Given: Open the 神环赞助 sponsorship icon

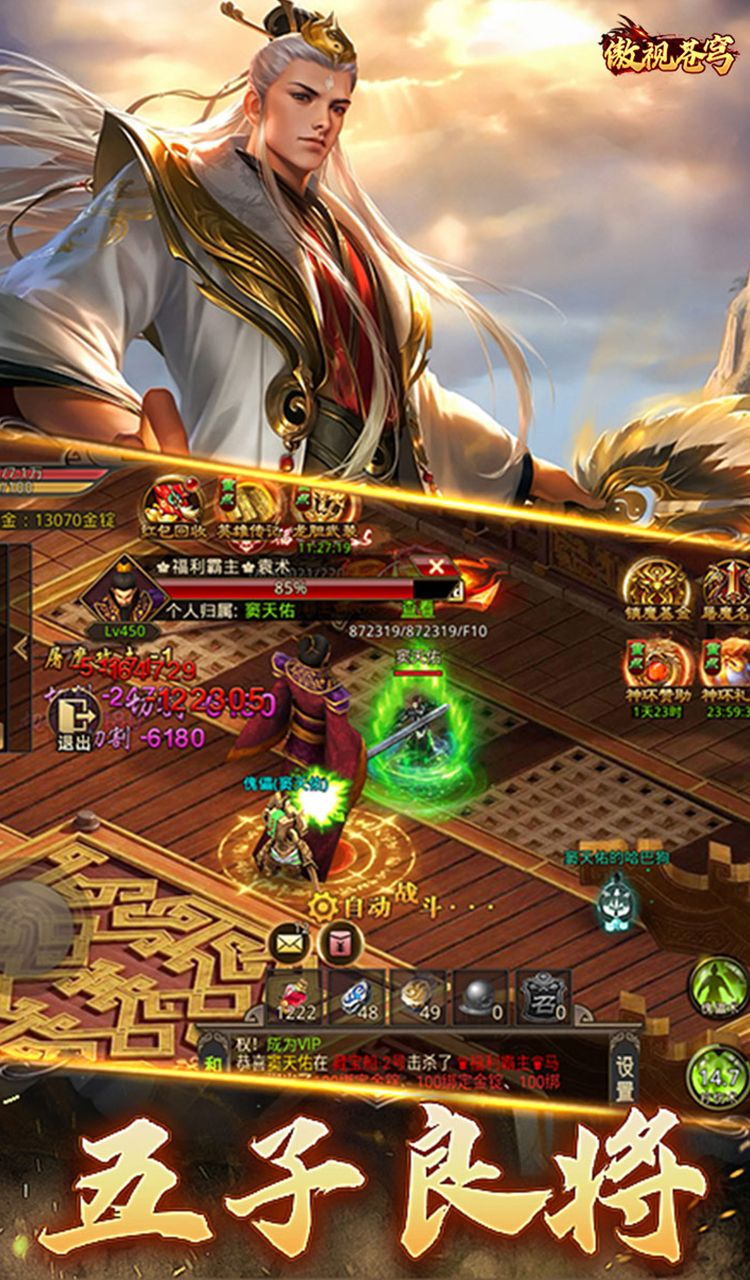Looking at the screenshot, I should [658, 665].
